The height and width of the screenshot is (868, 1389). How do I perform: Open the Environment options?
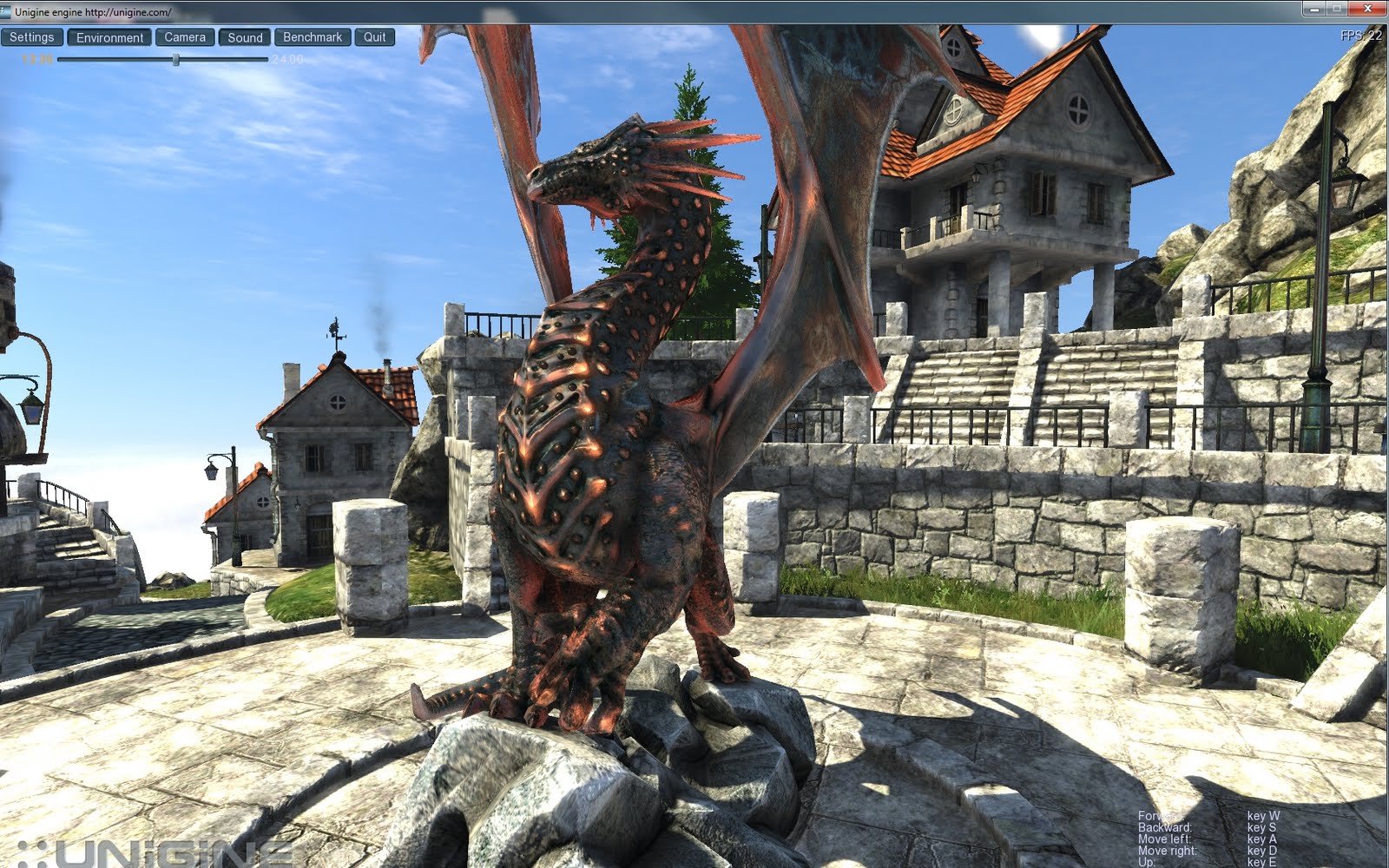111,37
